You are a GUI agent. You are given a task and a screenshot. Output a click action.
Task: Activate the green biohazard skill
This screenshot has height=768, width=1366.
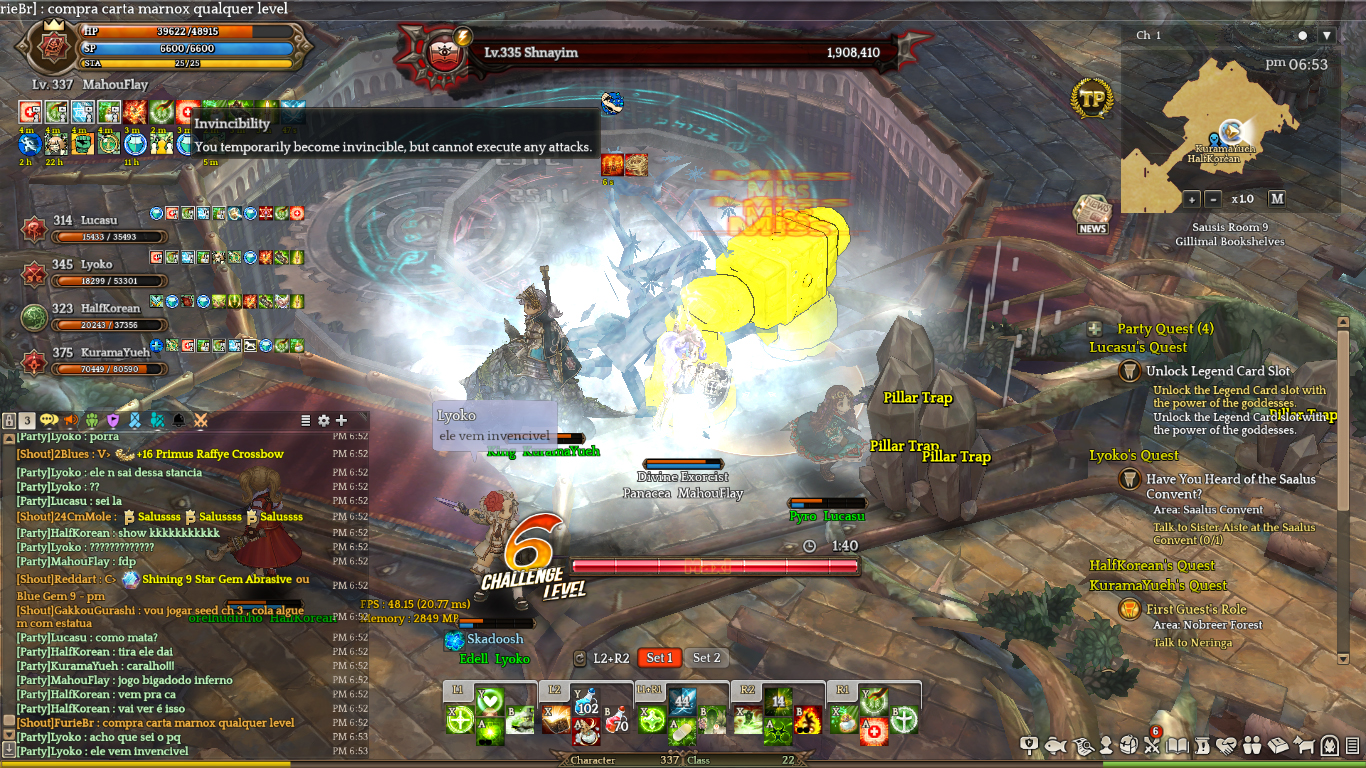point(778,732)
